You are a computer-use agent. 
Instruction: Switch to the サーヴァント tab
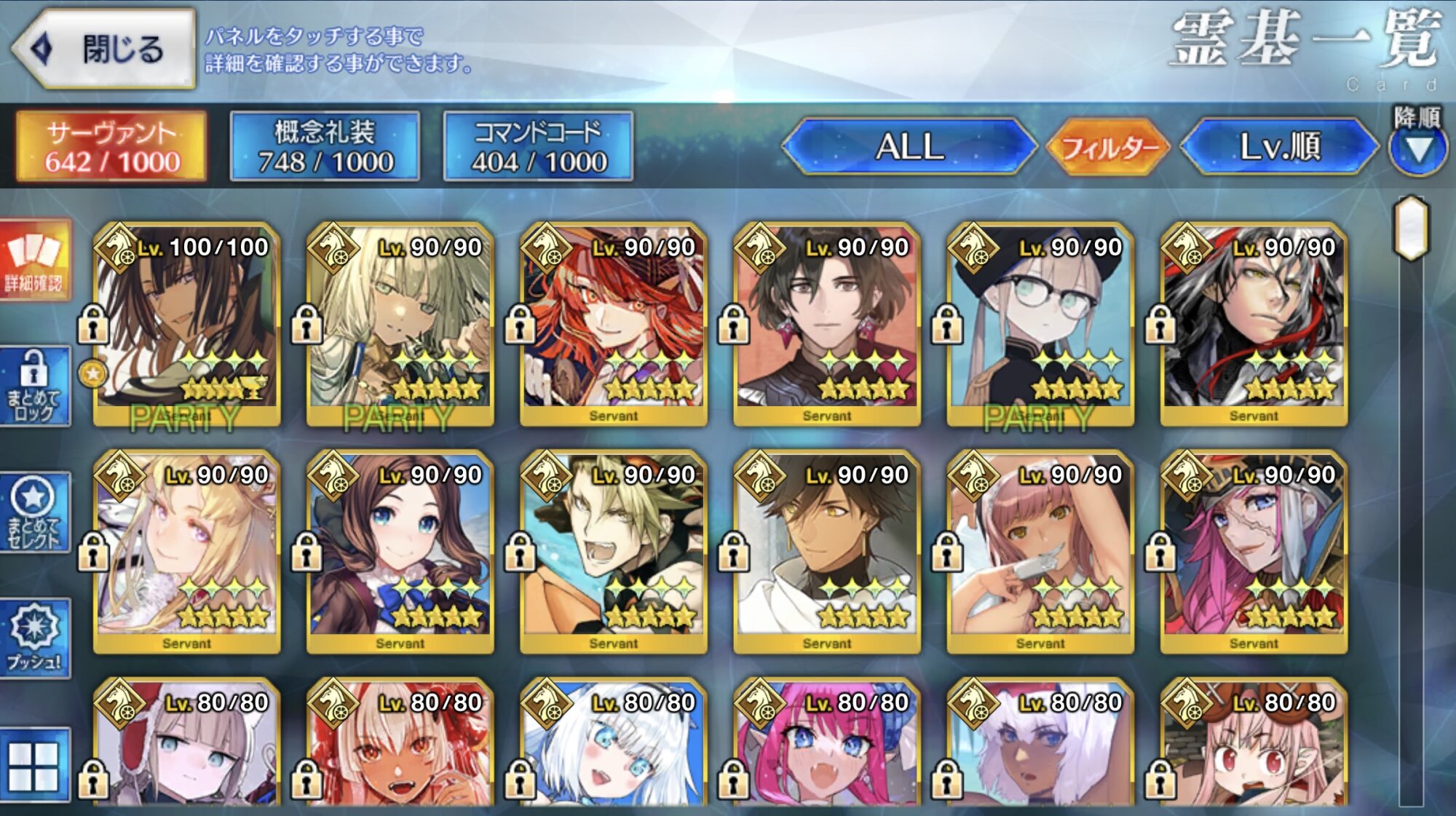112,146
